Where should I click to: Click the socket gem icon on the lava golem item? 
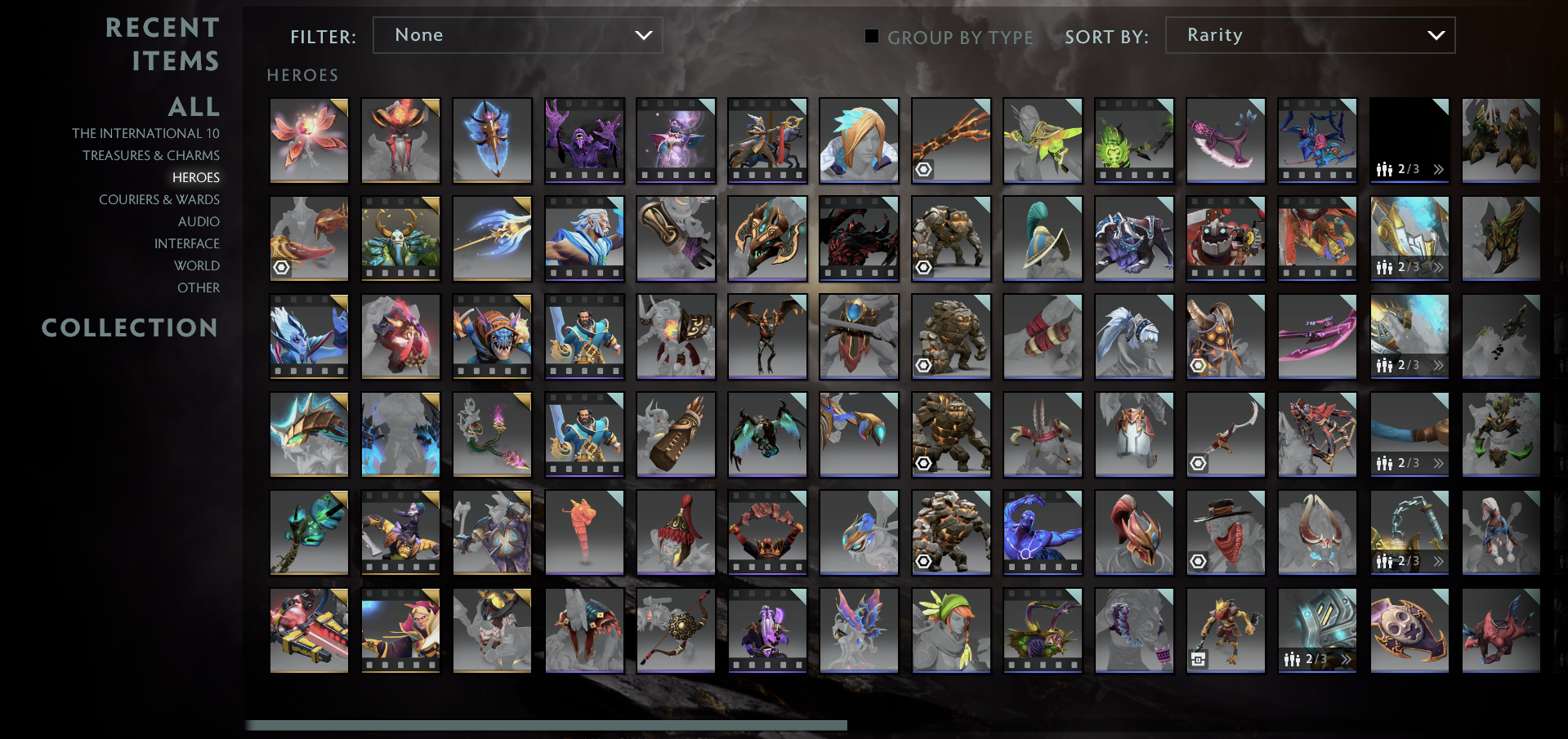point(923,561)
